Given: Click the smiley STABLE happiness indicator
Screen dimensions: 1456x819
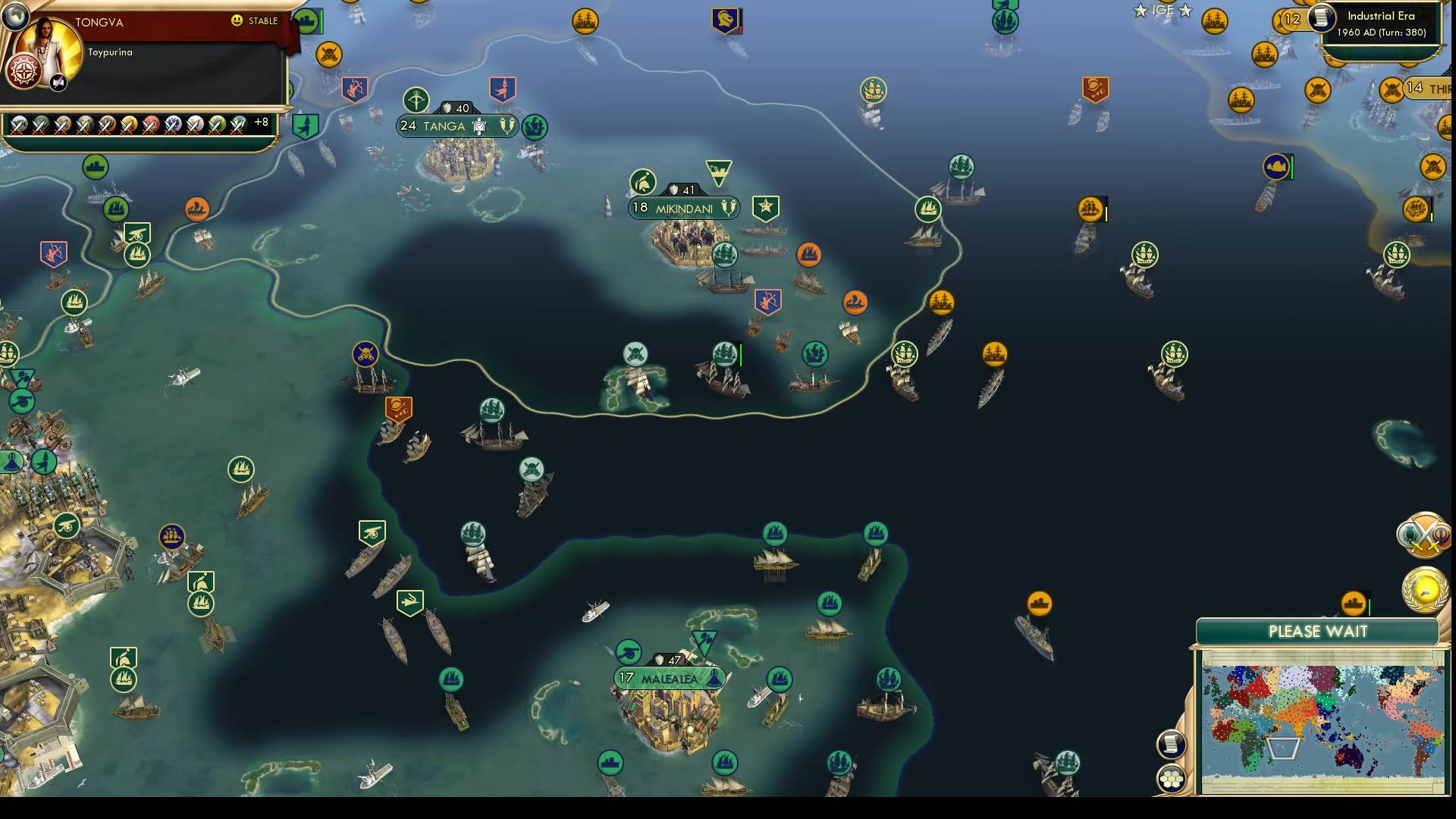Looking at the screenshot, I should tap(239, 21).
